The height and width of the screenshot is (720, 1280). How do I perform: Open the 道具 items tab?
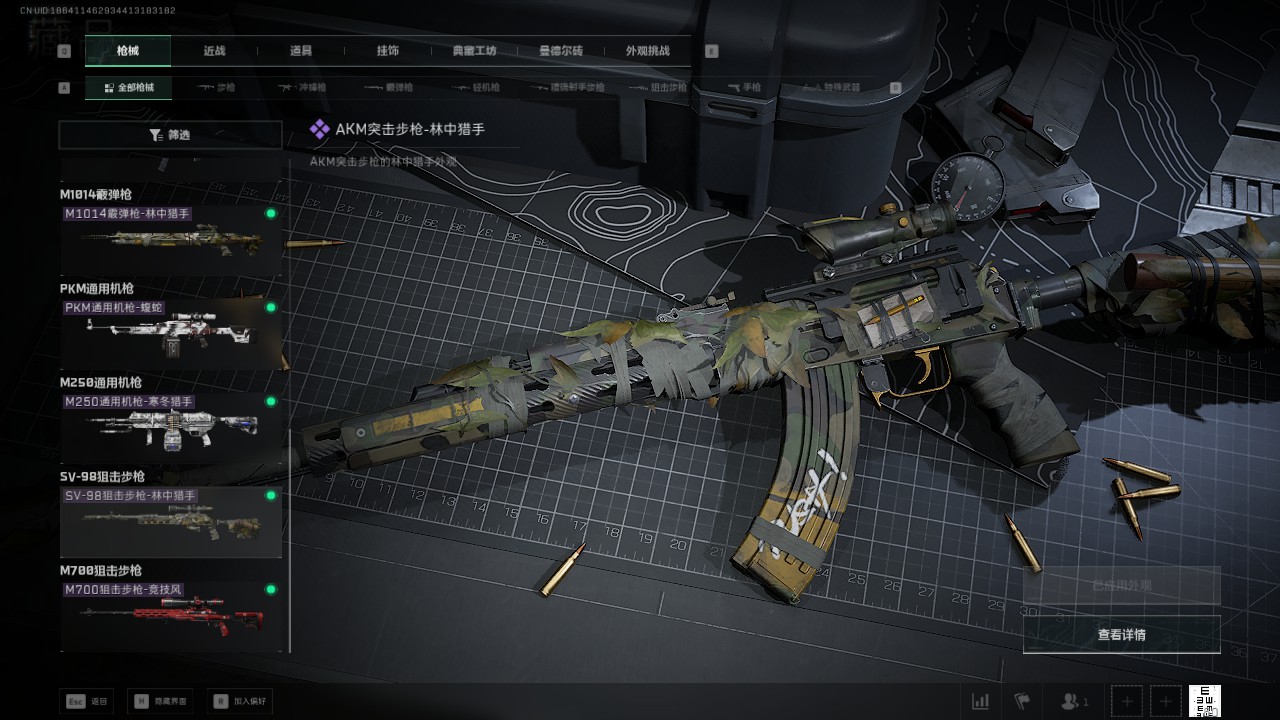301,51
